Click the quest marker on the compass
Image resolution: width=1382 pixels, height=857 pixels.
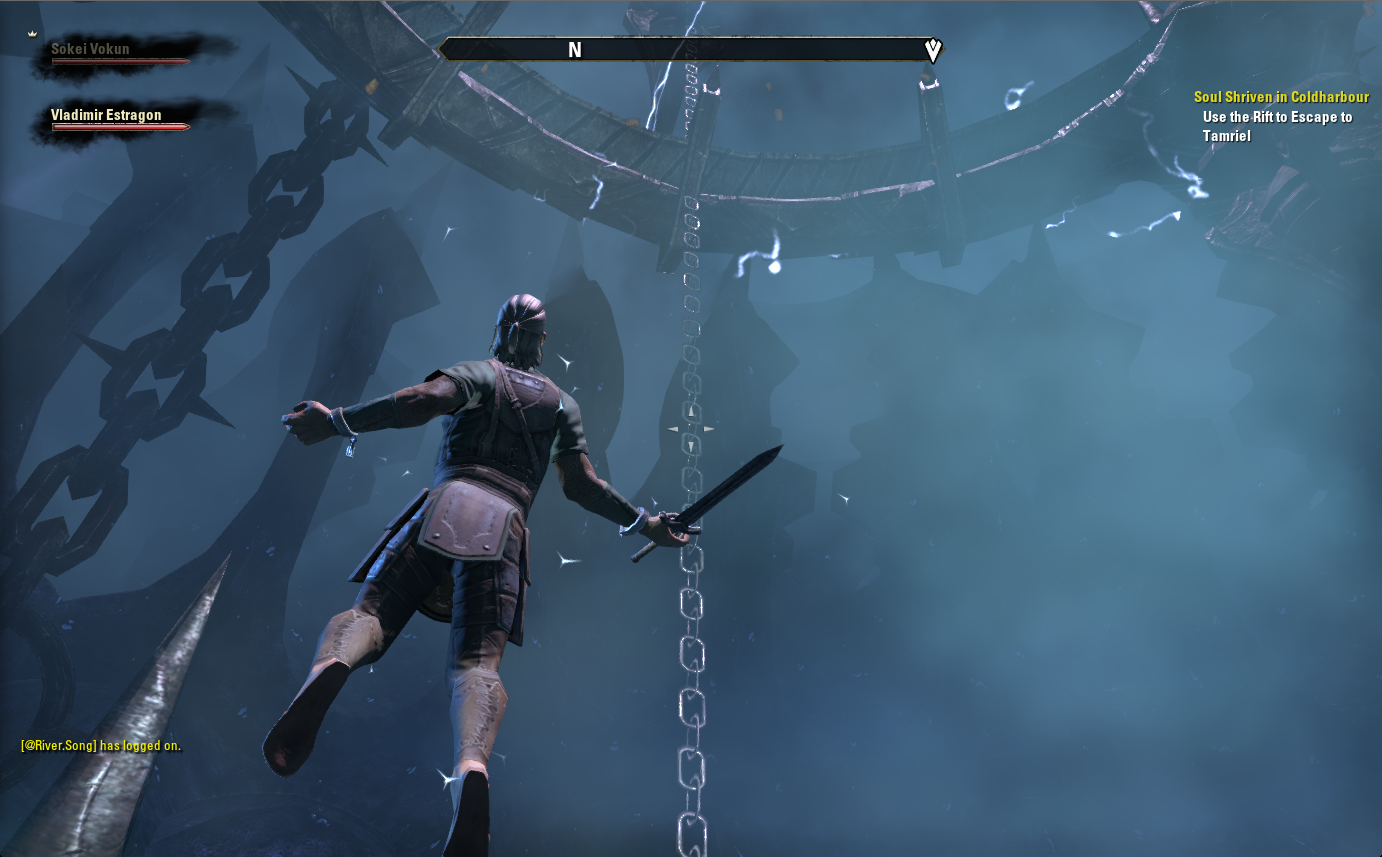coord(932,50)
